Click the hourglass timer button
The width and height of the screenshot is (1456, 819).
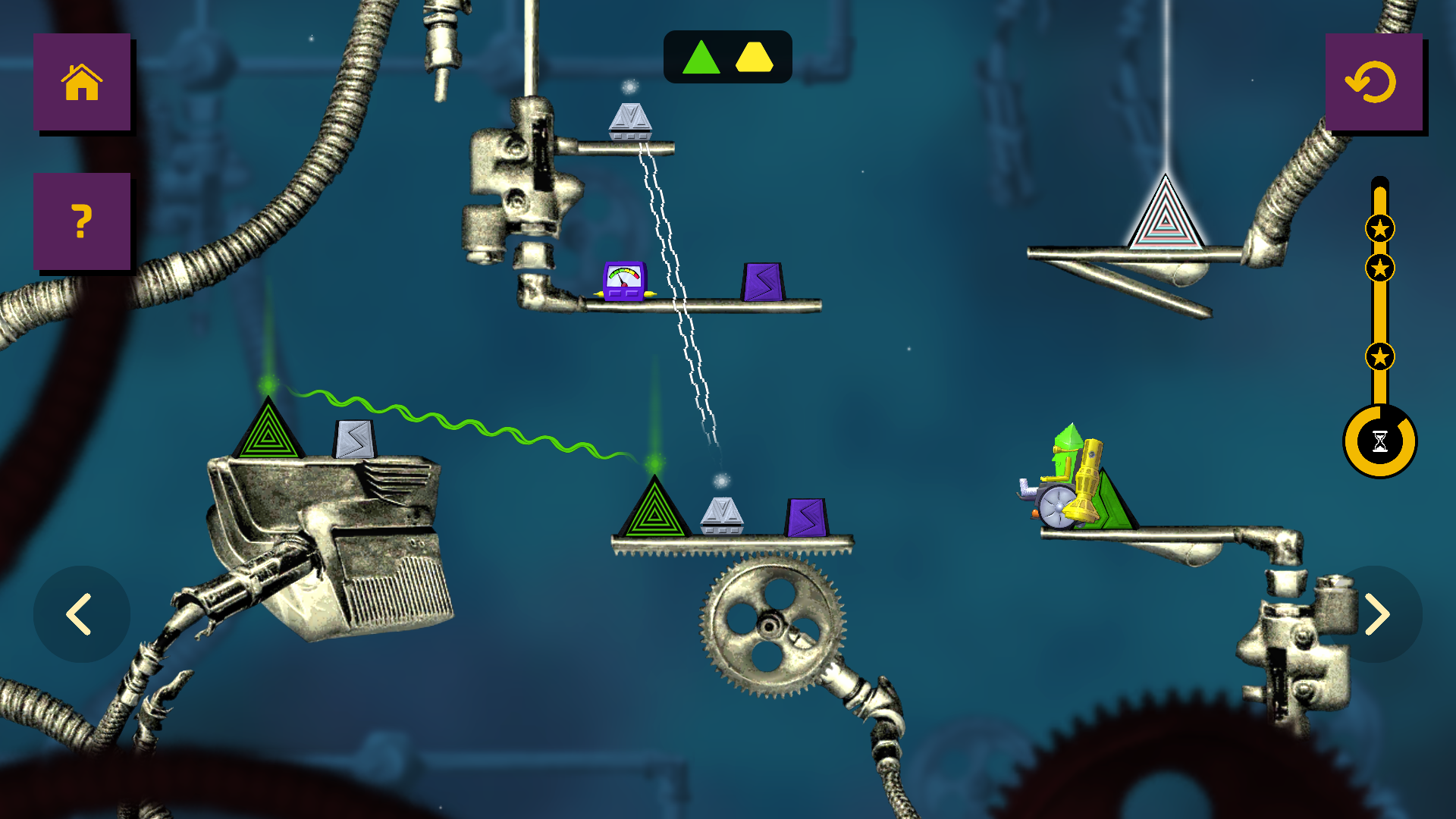pos(1382,440)
